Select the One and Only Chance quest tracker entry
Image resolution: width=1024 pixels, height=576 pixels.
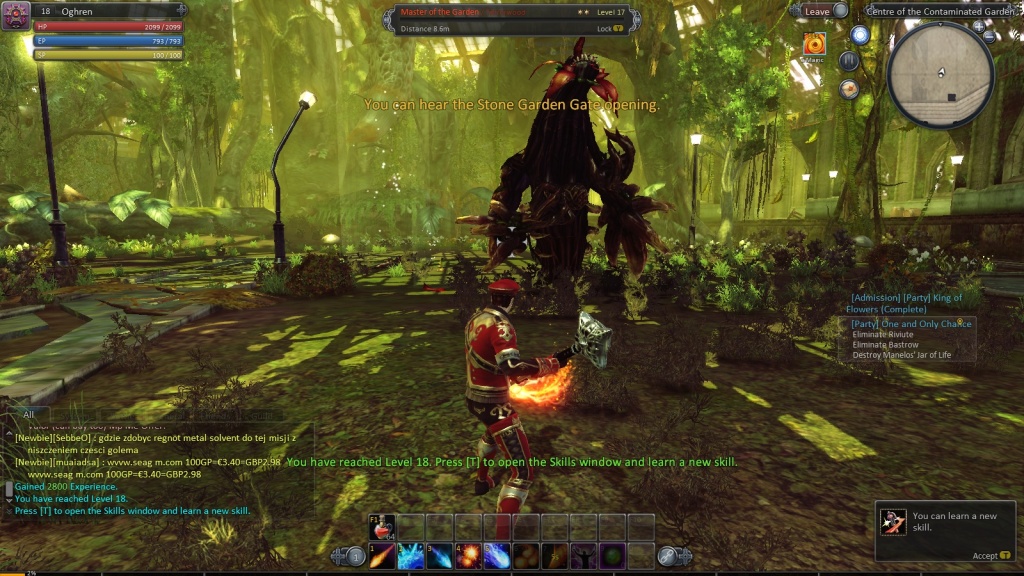click(x=911, y=324)
